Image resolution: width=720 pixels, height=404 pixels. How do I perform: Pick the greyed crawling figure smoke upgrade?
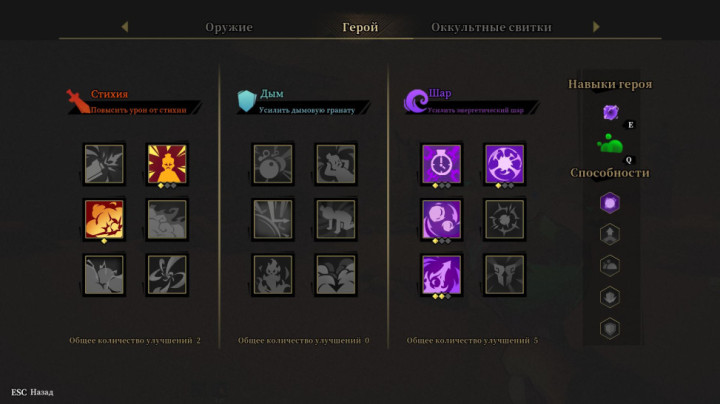pyautogui.click(x=335, y=219)
